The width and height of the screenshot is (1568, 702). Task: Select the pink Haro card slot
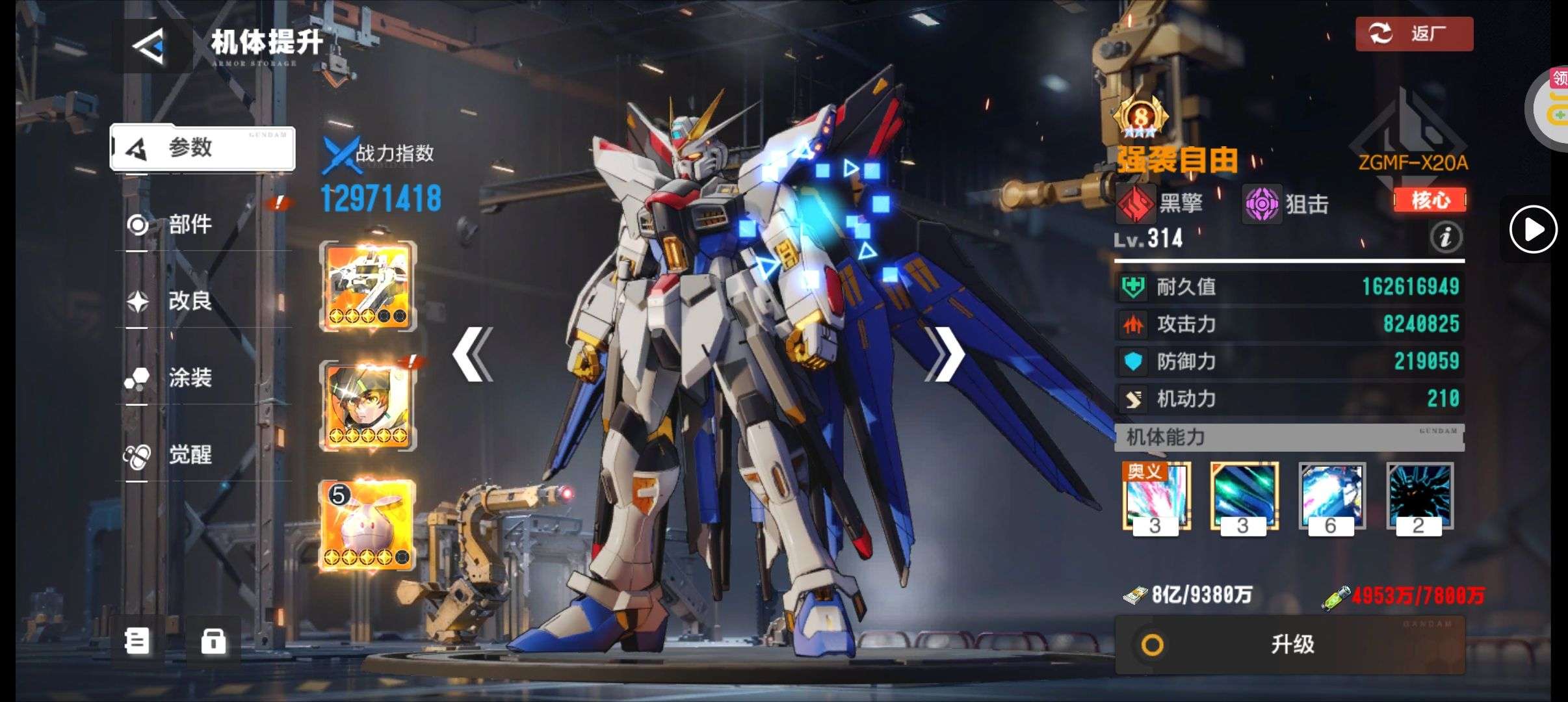coord(368,525)
